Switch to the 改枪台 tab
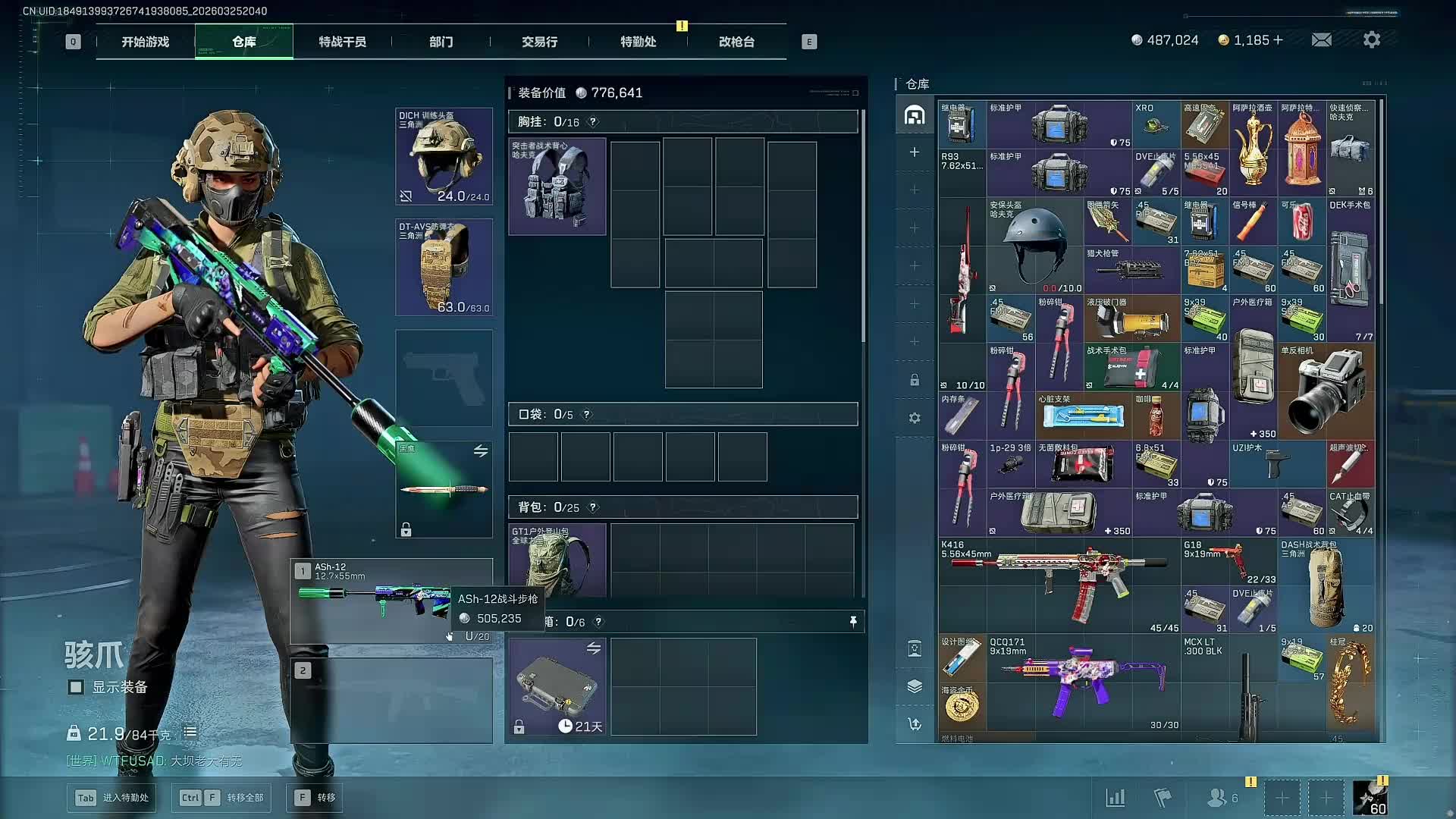Image resolution: width=1456 pixels, height=819 pixels. coord(736,42)
